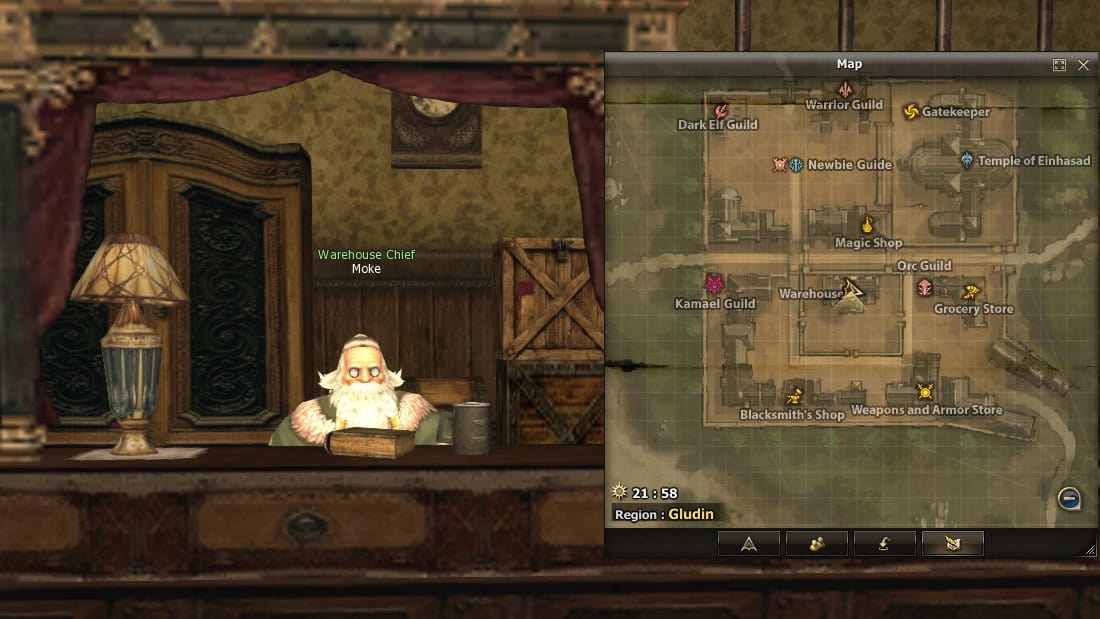Screen dimensions: 1100x619
Task: Select the Blacksmith's Shop marker
Action: click(795, 396)
